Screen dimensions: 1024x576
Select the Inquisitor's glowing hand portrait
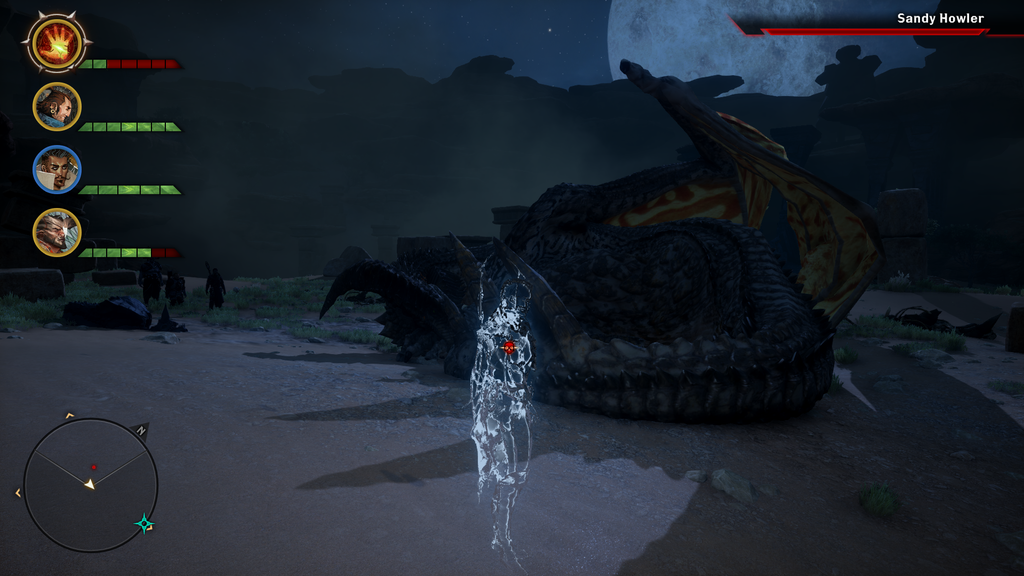57,43
